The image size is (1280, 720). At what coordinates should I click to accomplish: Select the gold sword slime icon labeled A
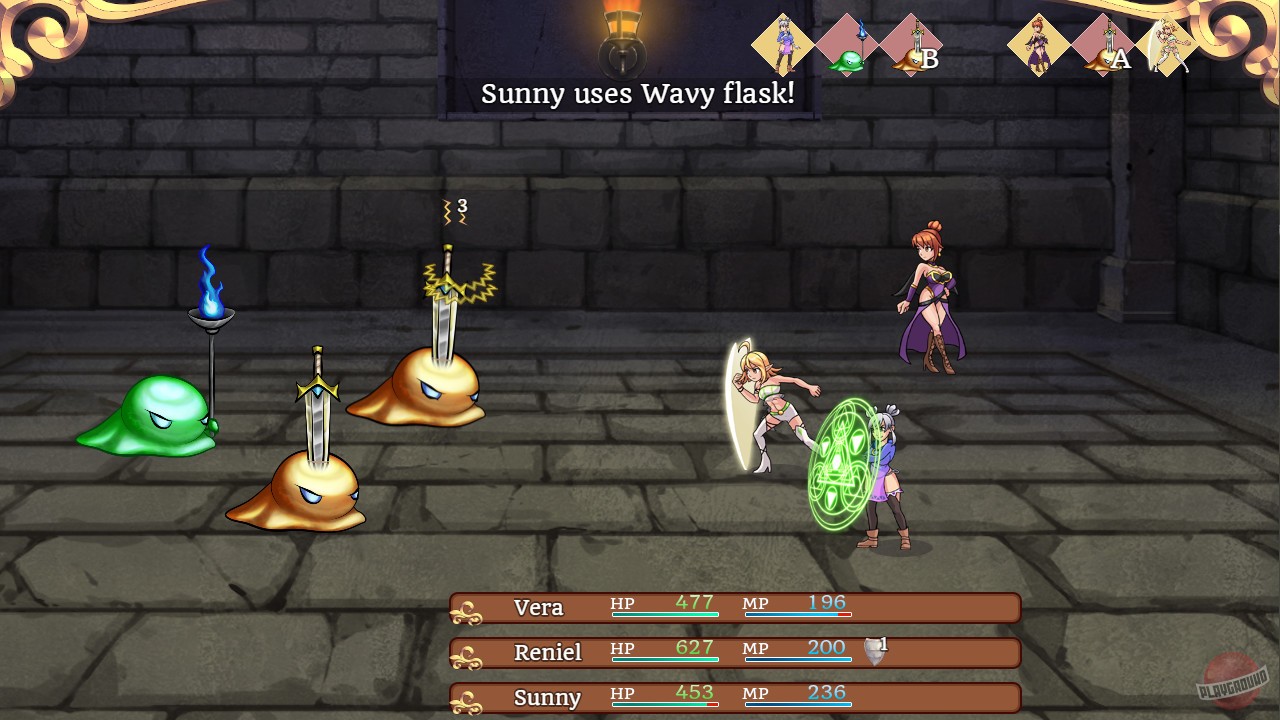click(x=1103, y=45)
